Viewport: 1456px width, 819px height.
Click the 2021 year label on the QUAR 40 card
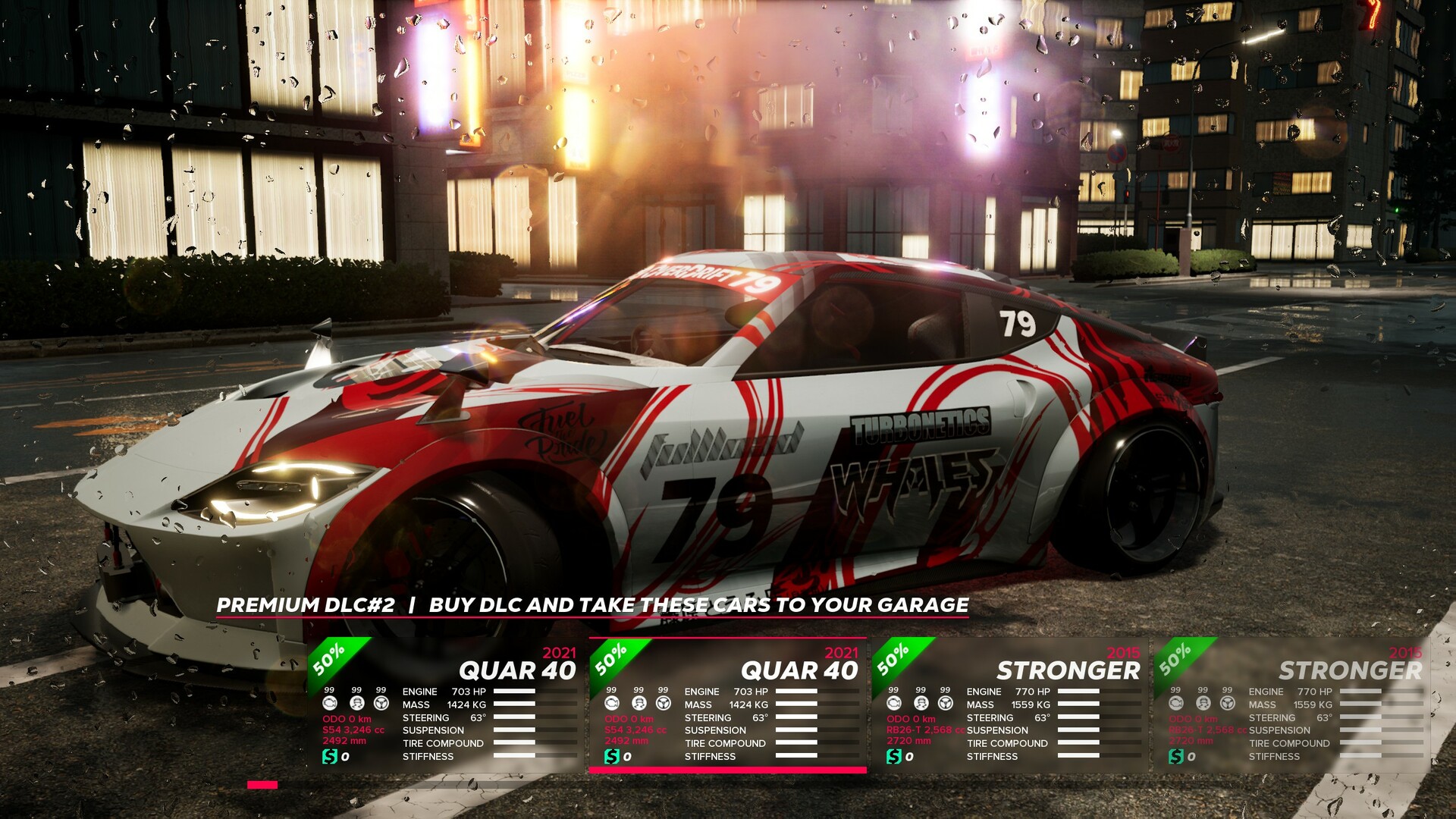pos(557,654)
